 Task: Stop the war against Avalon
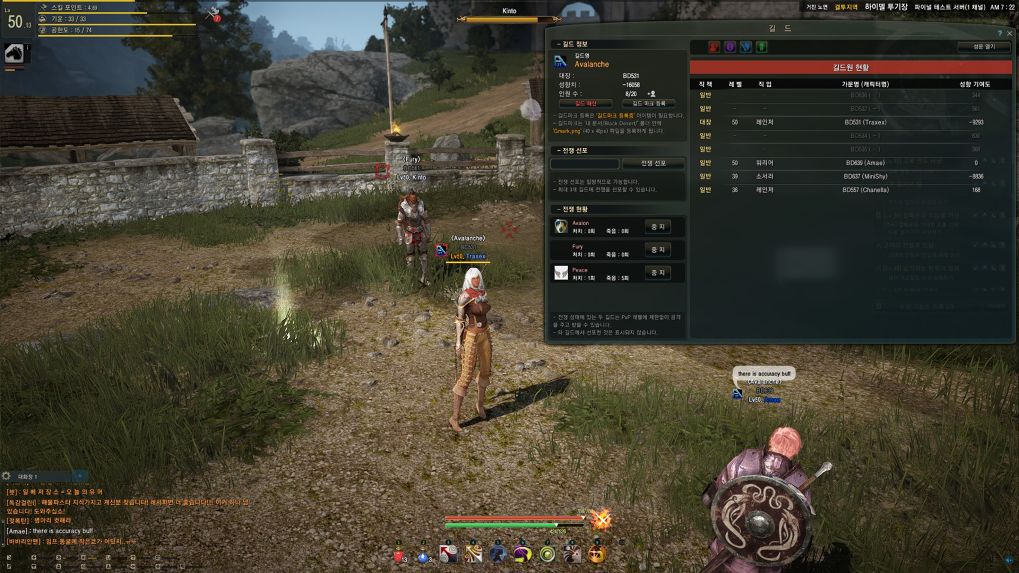(x=657, y=226)
